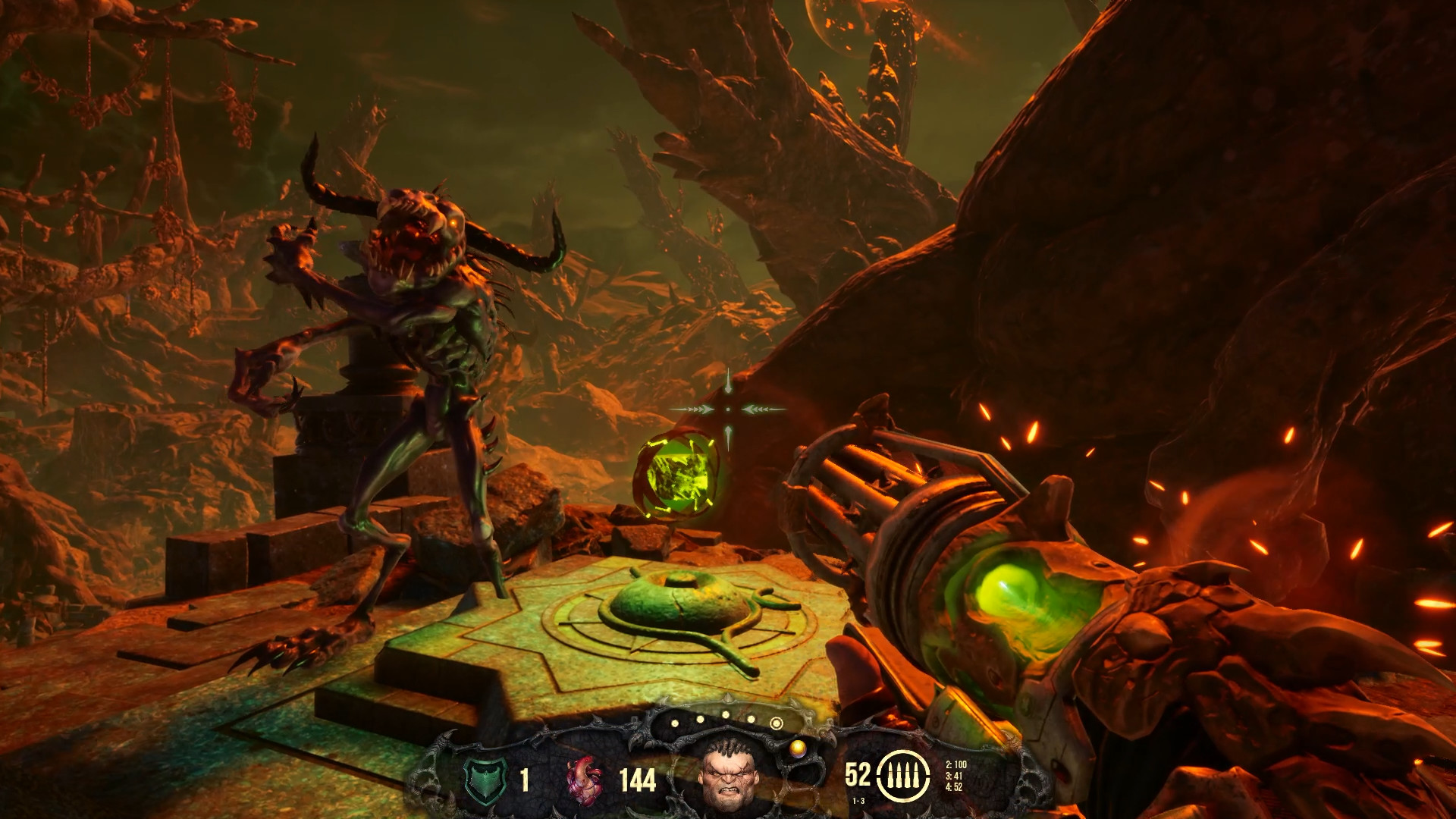The image size is (1456, 819).
Task: Toggle the first filled dot on the HUD arc
Action: (675, 724)
